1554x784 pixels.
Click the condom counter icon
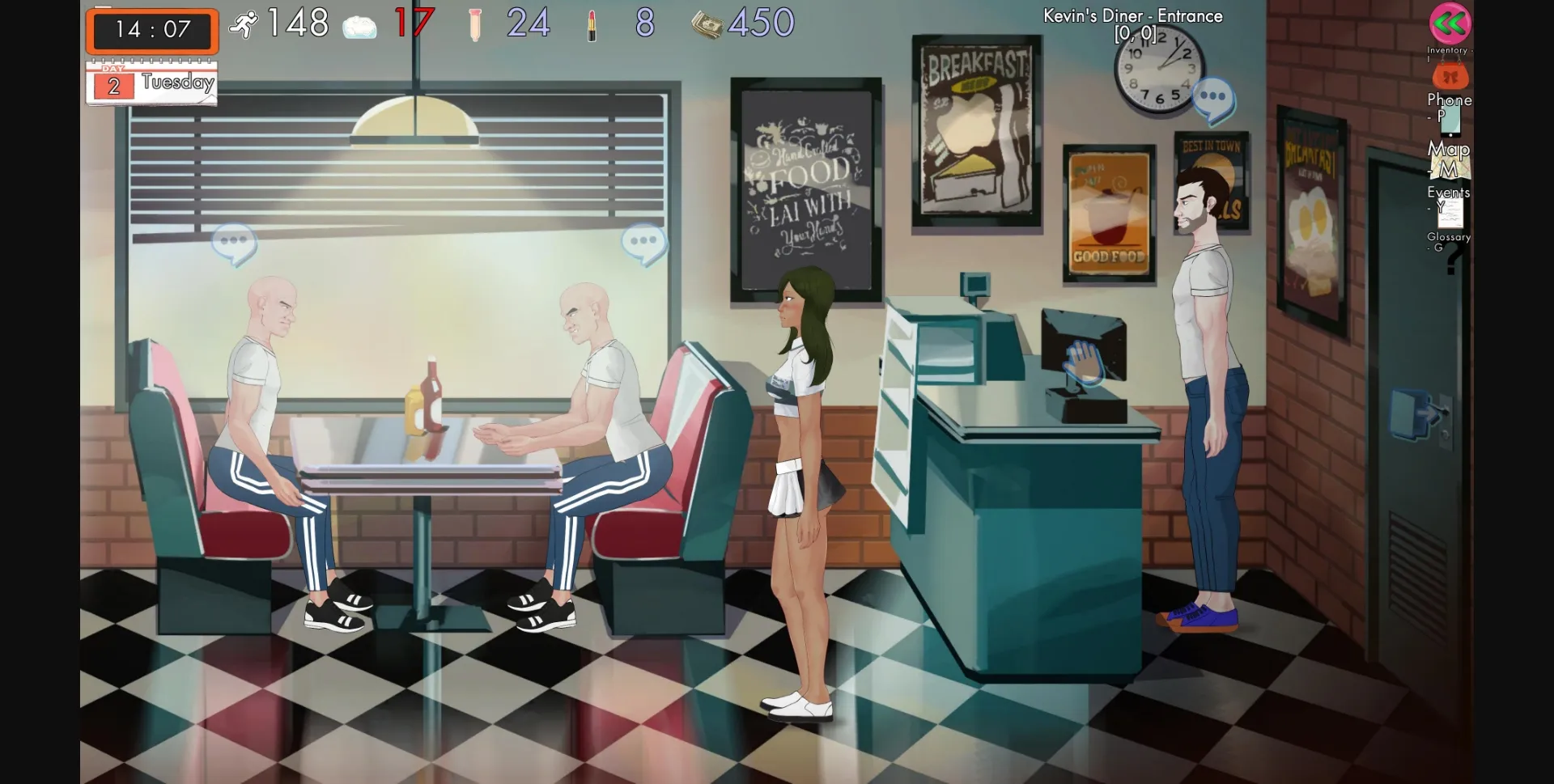pyautogui.click(x=474, y=24)
